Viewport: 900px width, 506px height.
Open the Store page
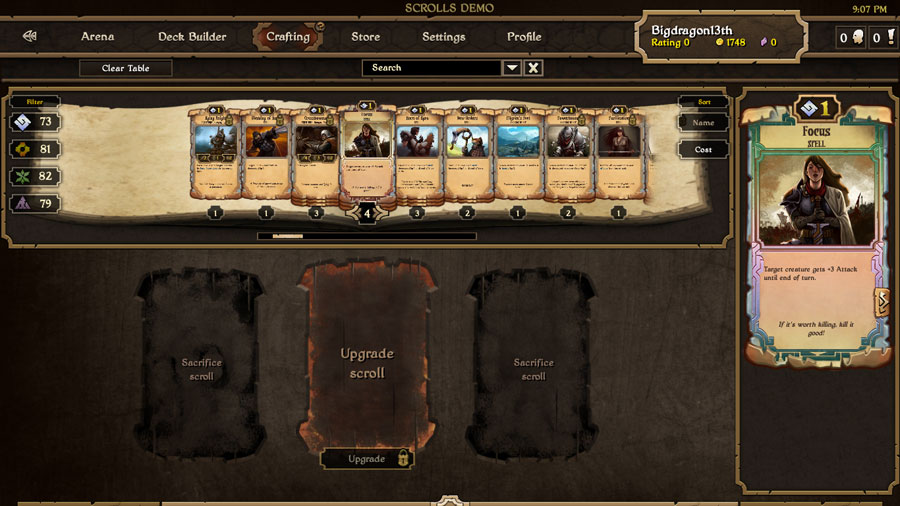click(365, 37)
